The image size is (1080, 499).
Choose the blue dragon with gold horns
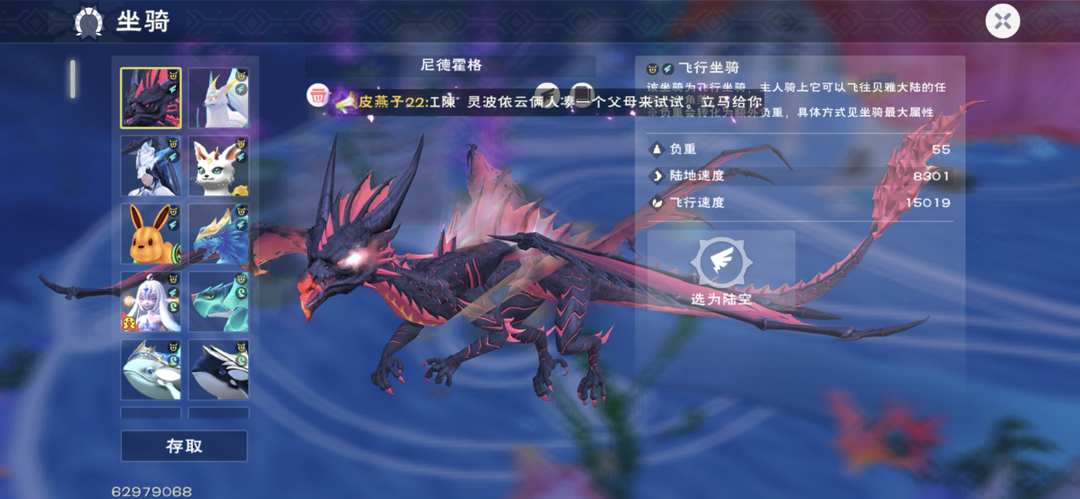[x=219, y=234]
